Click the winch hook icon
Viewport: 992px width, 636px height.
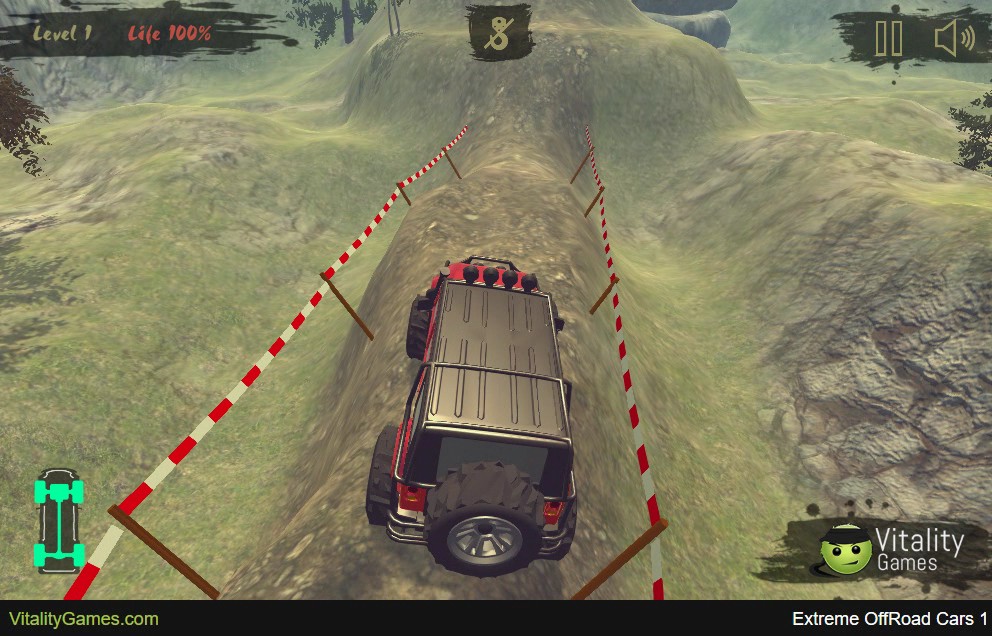[497, 33]
